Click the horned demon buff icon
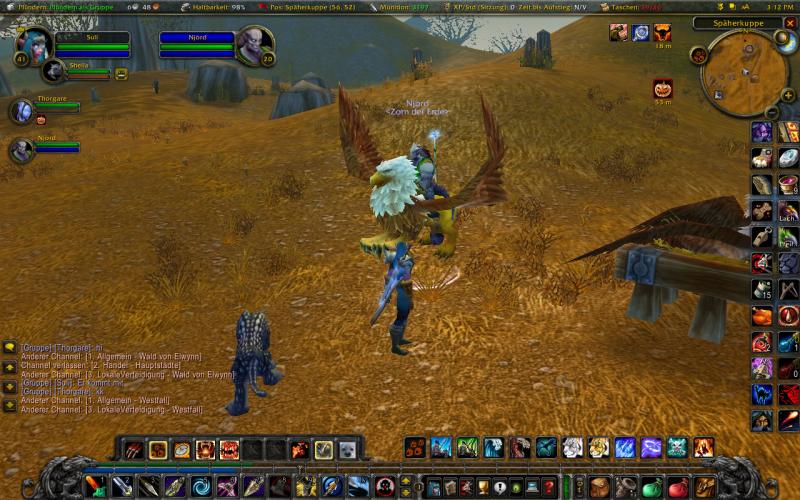Viewport: 800px width, 500px height. tap(663, 33)
